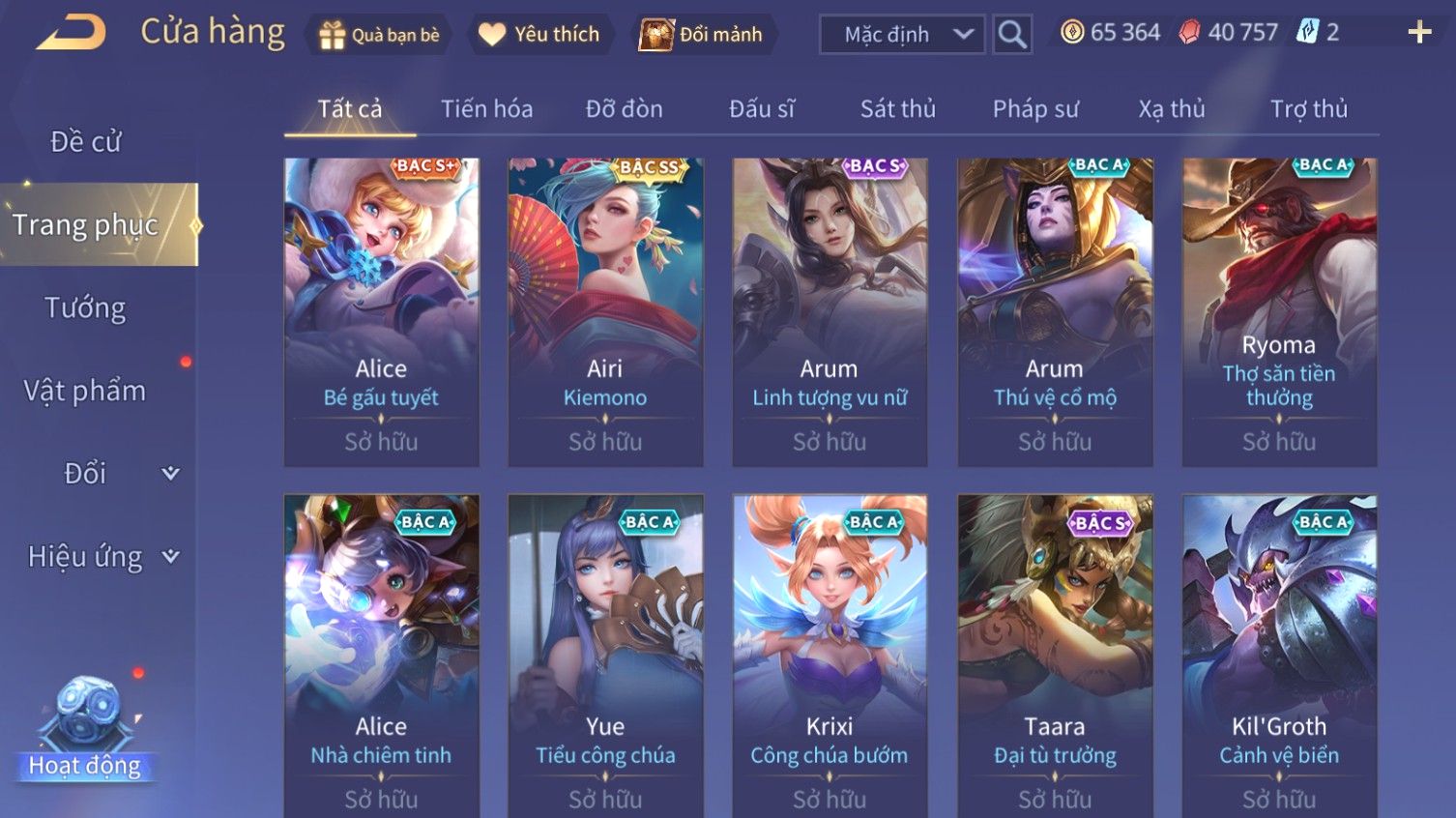1456x818 pixels.
Task: Open the Yêu thích favorites list
Action: coord(539,35)
